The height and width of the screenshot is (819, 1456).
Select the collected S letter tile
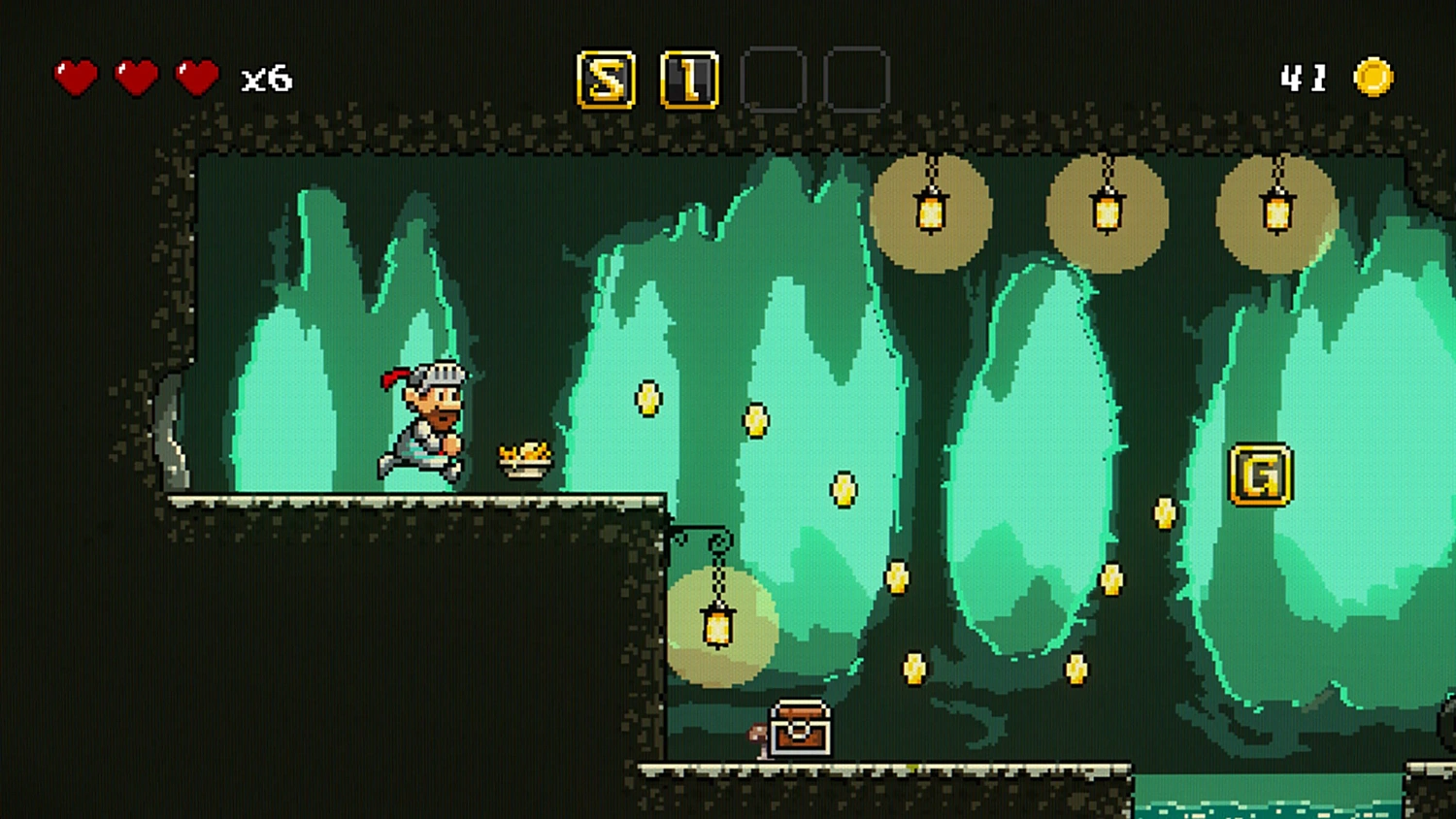(x=607, y=80)
